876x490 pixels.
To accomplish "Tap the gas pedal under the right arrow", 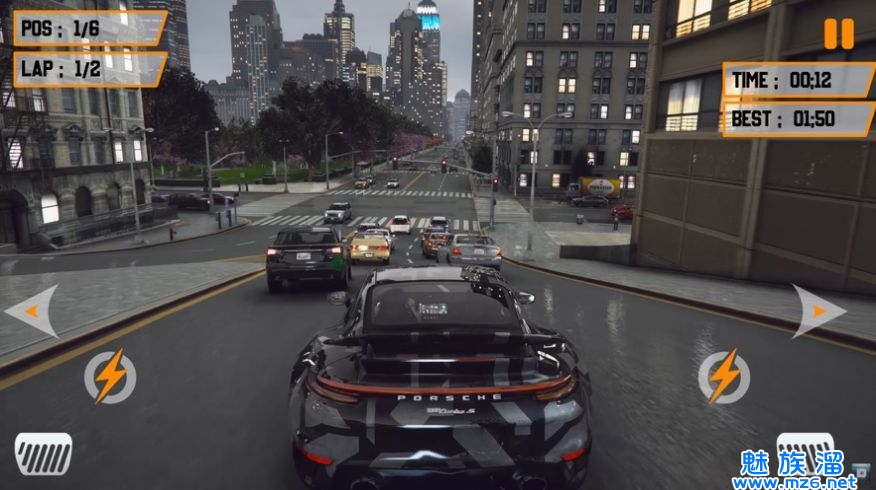I will pos(805,450).
